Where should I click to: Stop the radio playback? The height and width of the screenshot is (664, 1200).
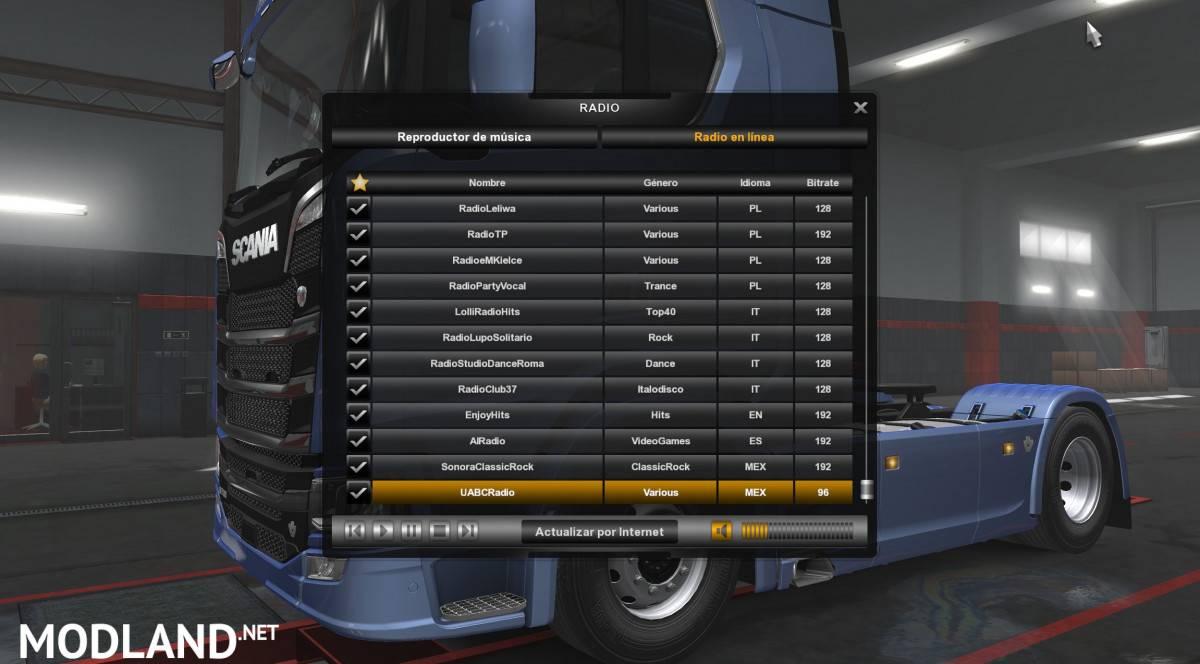click(x=439, y=531)
